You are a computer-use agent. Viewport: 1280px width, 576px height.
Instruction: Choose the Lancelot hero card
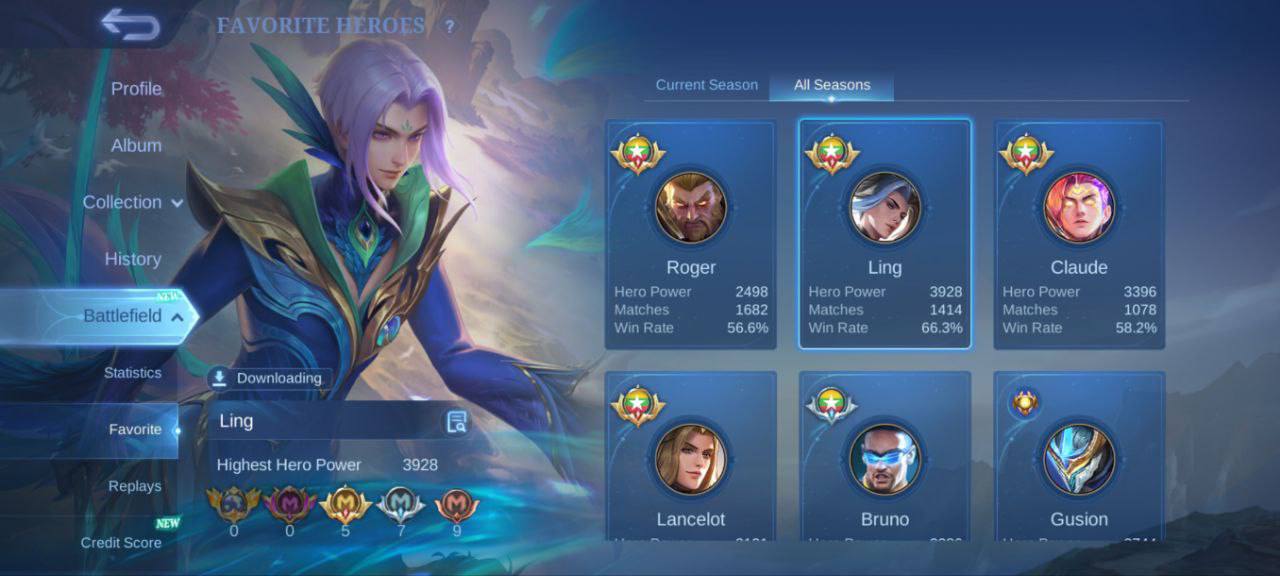(x=691, y=458)
